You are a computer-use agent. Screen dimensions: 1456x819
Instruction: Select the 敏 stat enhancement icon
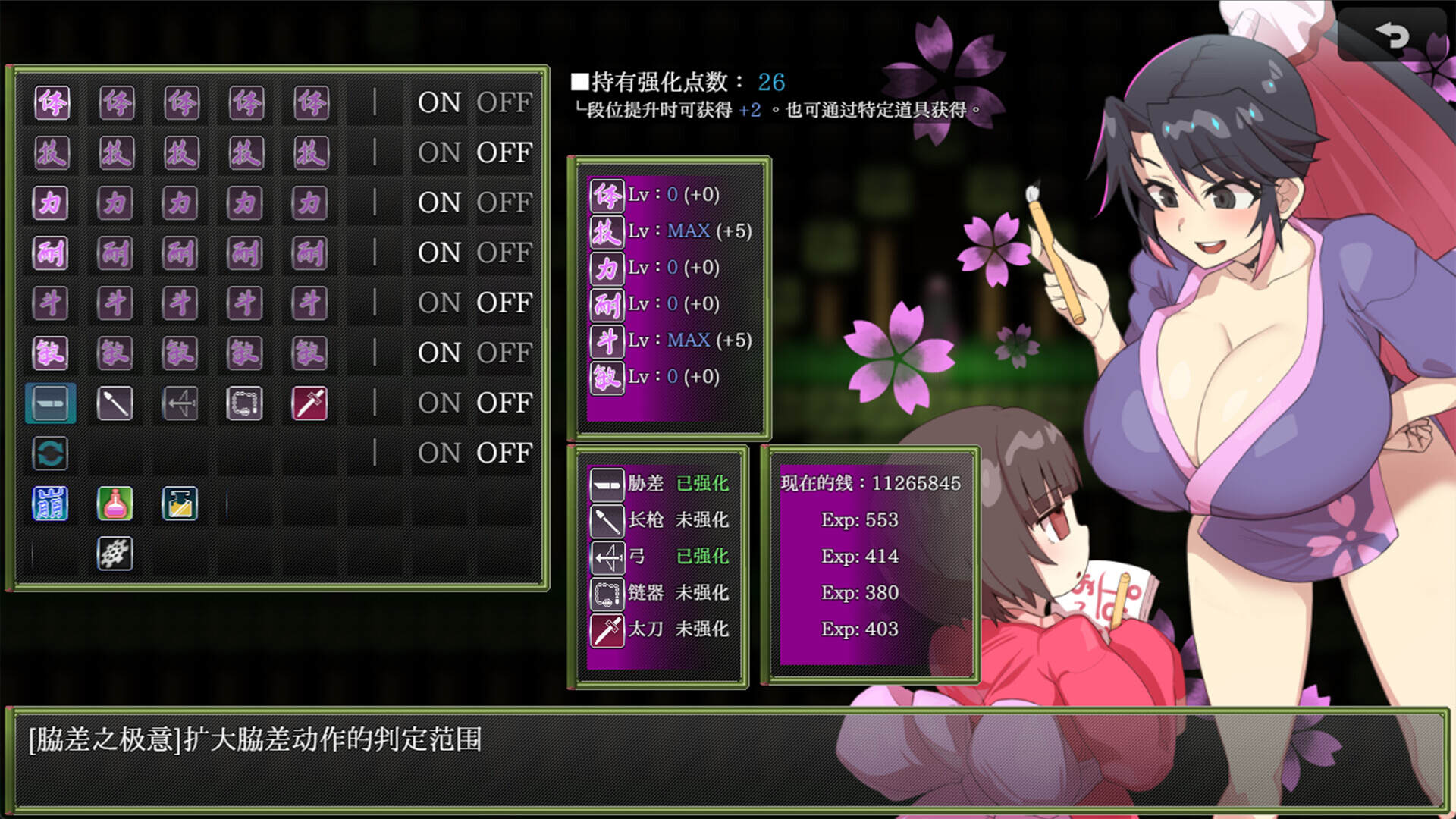click(x=50, y=353)
